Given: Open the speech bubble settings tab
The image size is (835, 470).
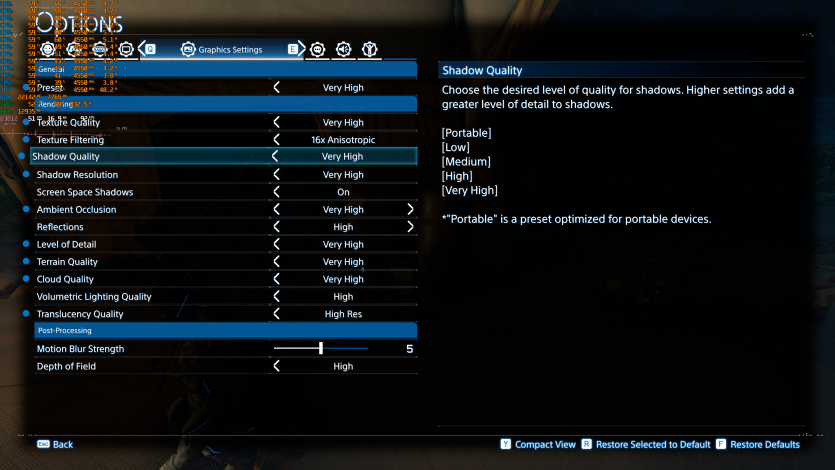Looking at the screenshot, I should 318,49.
